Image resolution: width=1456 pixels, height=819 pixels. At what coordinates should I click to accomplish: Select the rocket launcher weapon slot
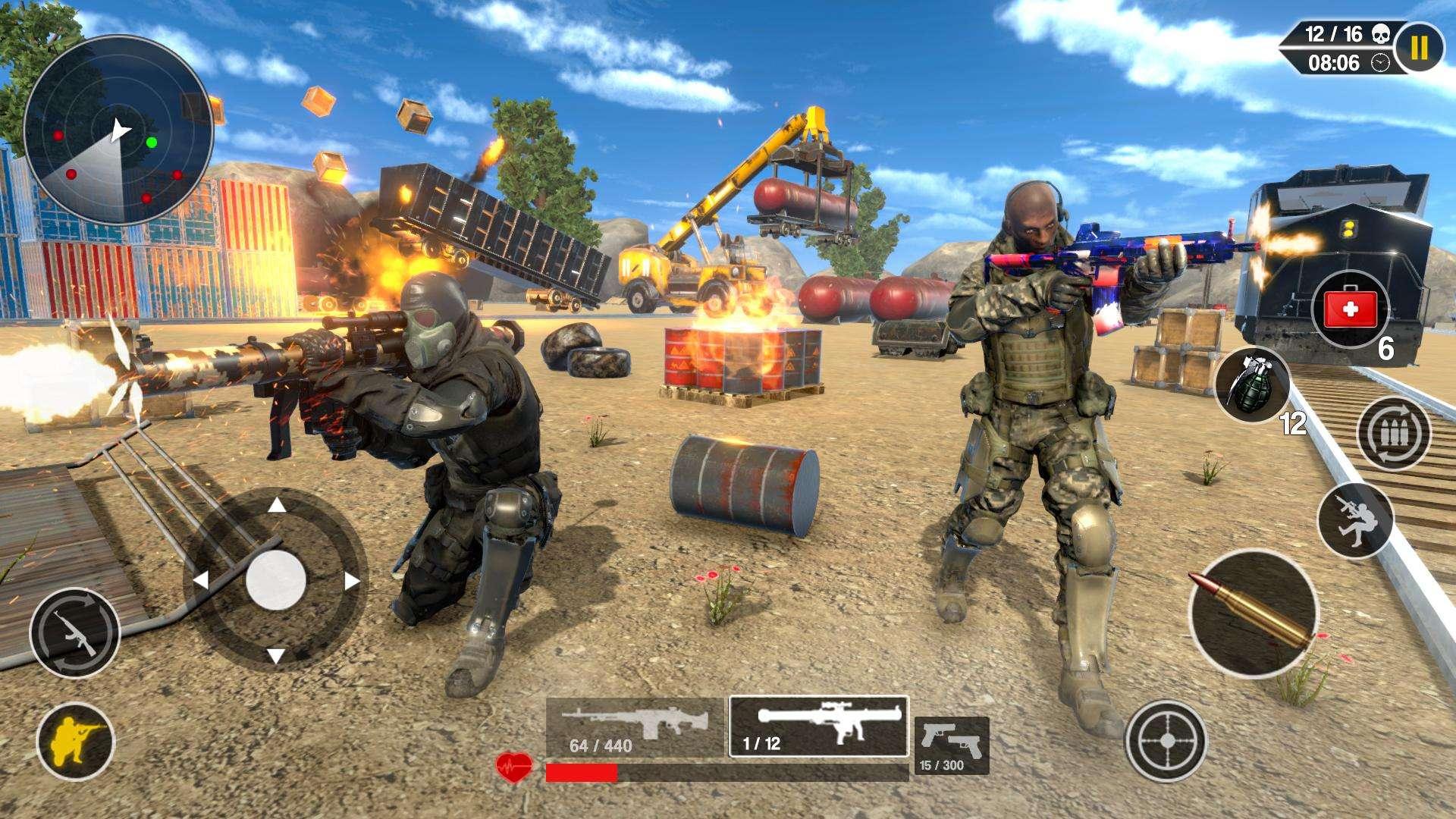tap(819, 726)
